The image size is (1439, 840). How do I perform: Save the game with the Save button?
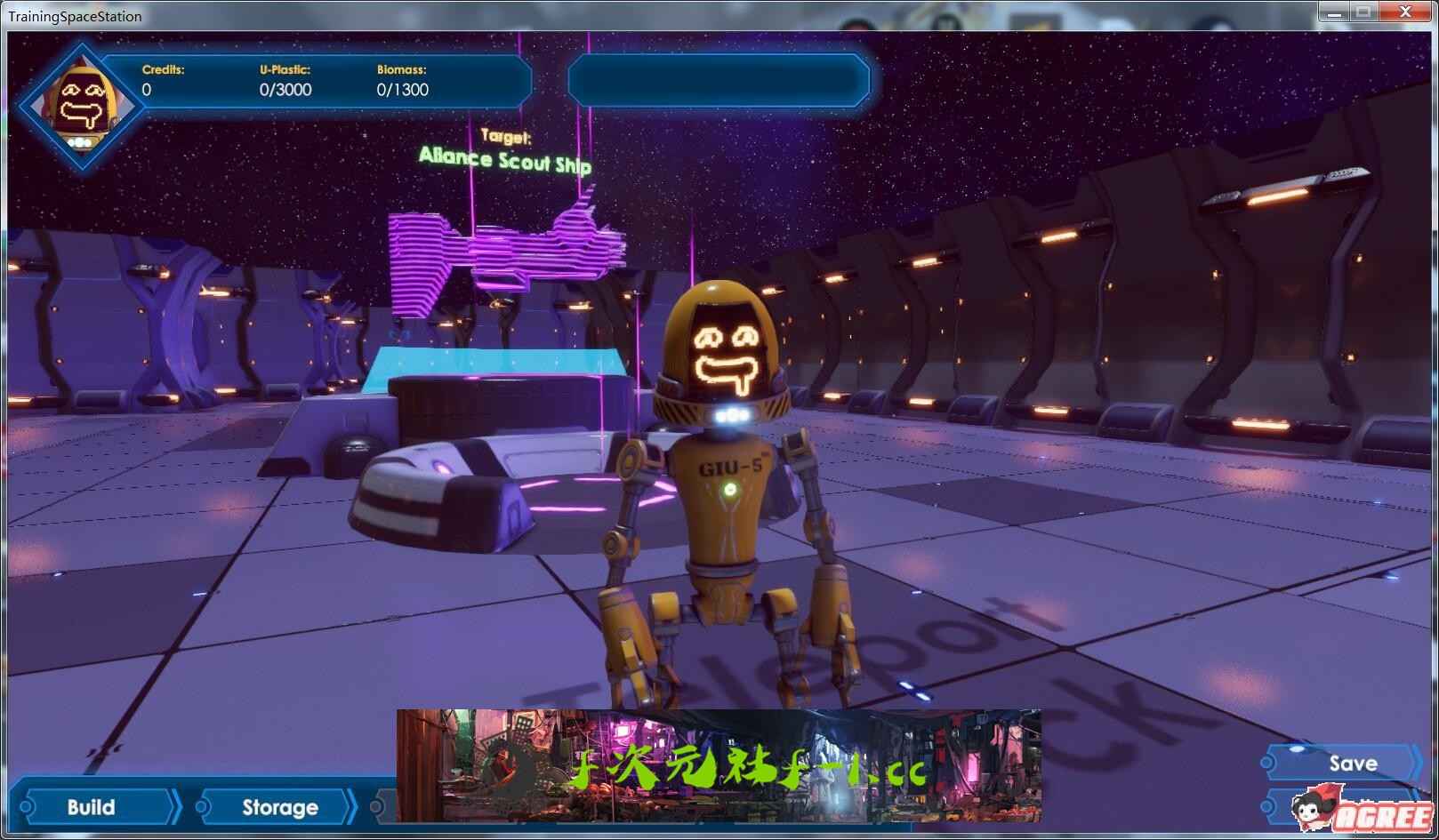pos(1352,764)
